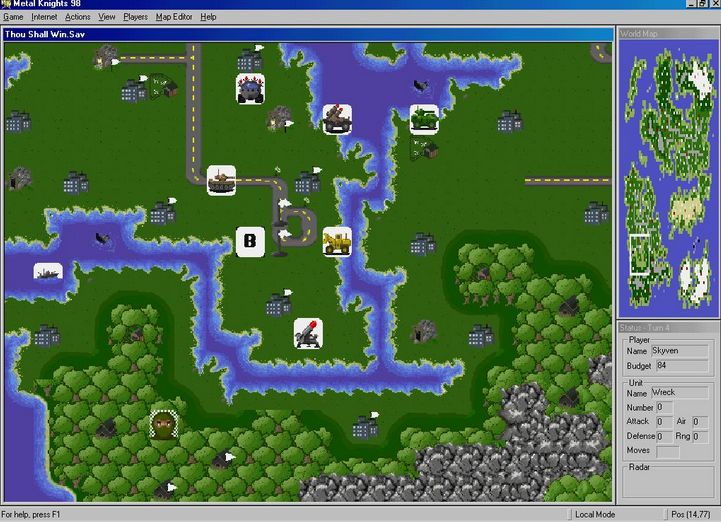721x522 pixels.
Task: Open the View menu
Action: click(x=107, y=17)
